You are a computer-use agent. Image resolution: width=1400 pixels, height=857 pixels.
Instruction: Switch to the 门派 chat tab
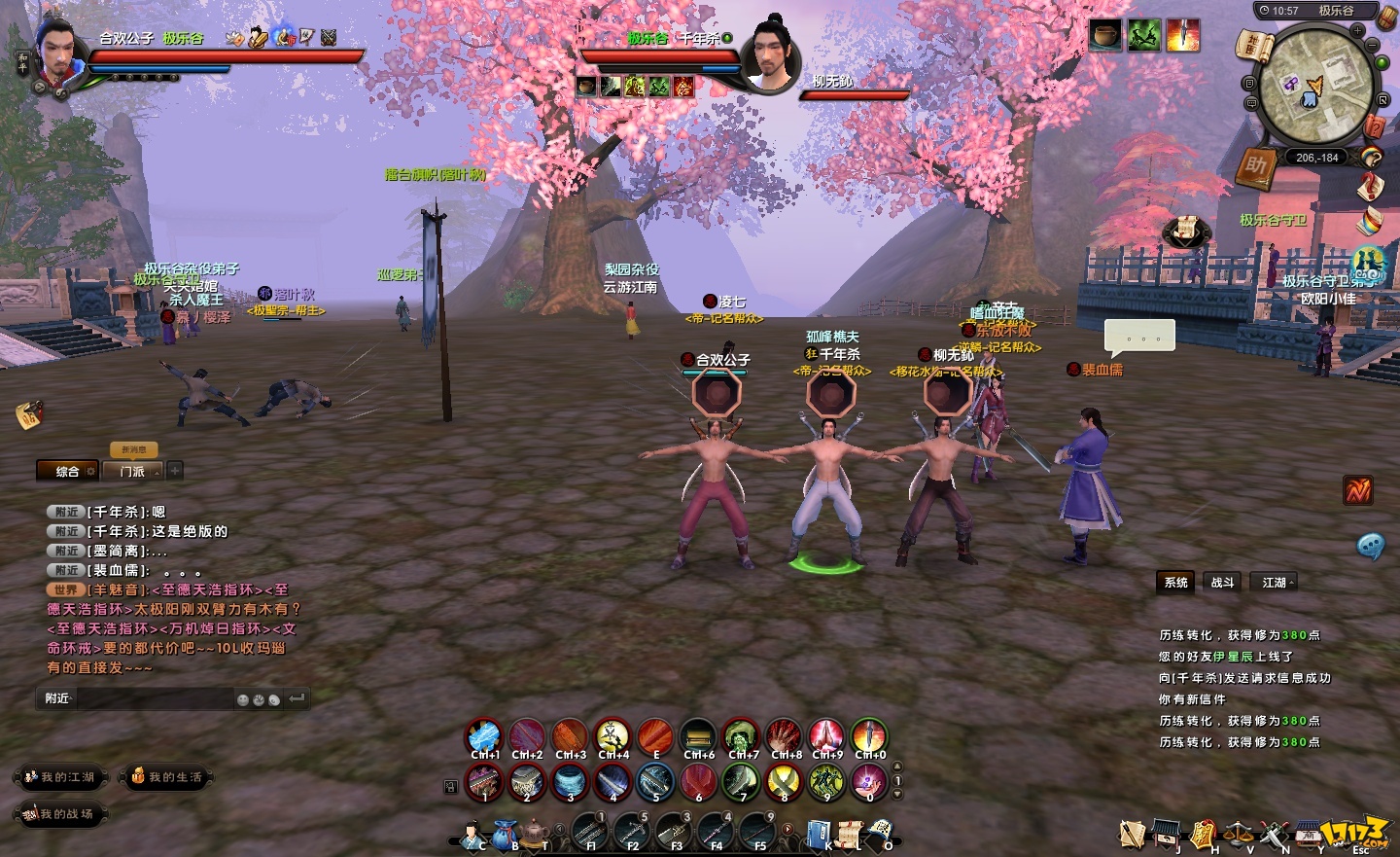click(x=132, y=472)
